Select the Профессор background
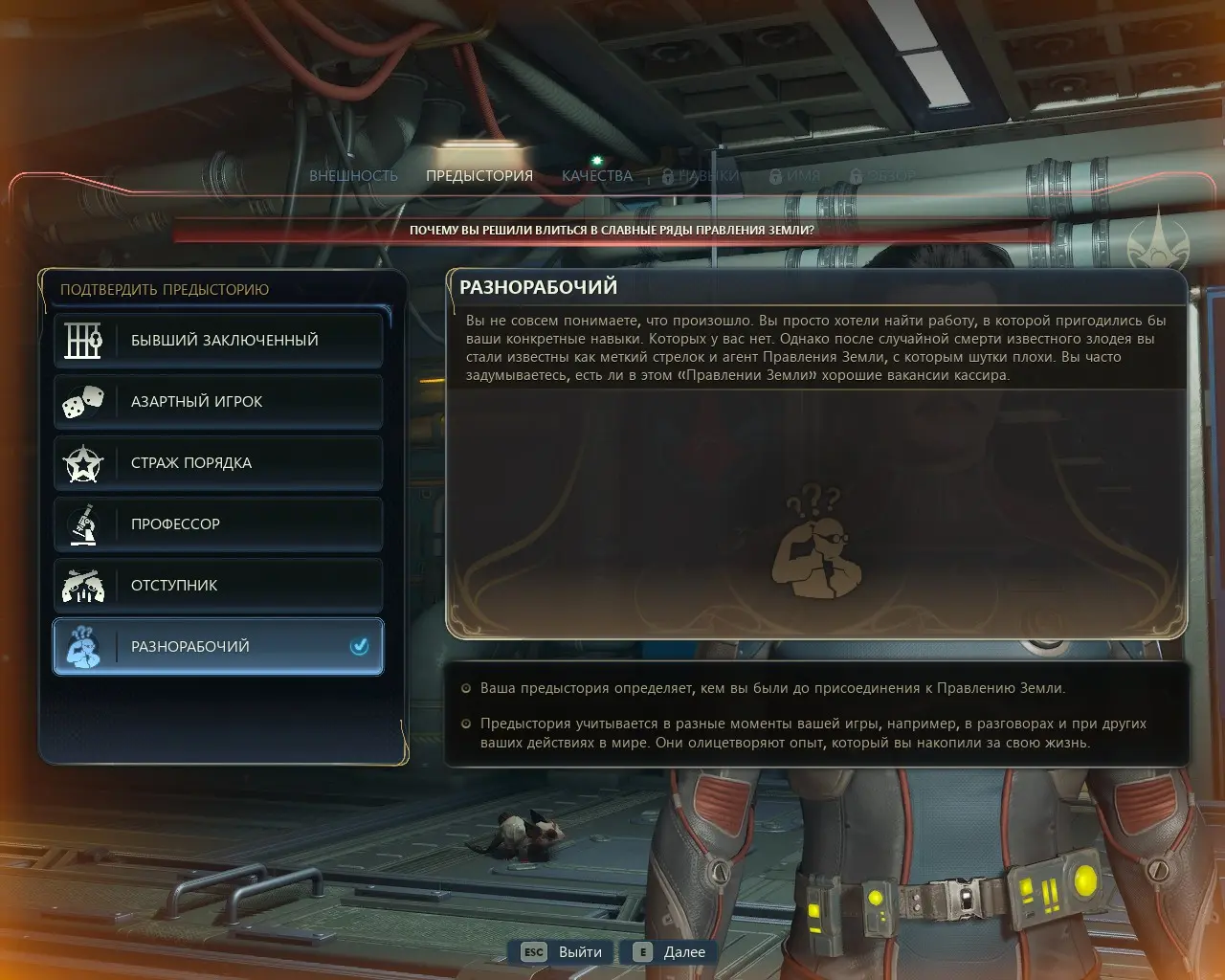Viewport: 1225px width, 980px height. click(x=218, y=523)
